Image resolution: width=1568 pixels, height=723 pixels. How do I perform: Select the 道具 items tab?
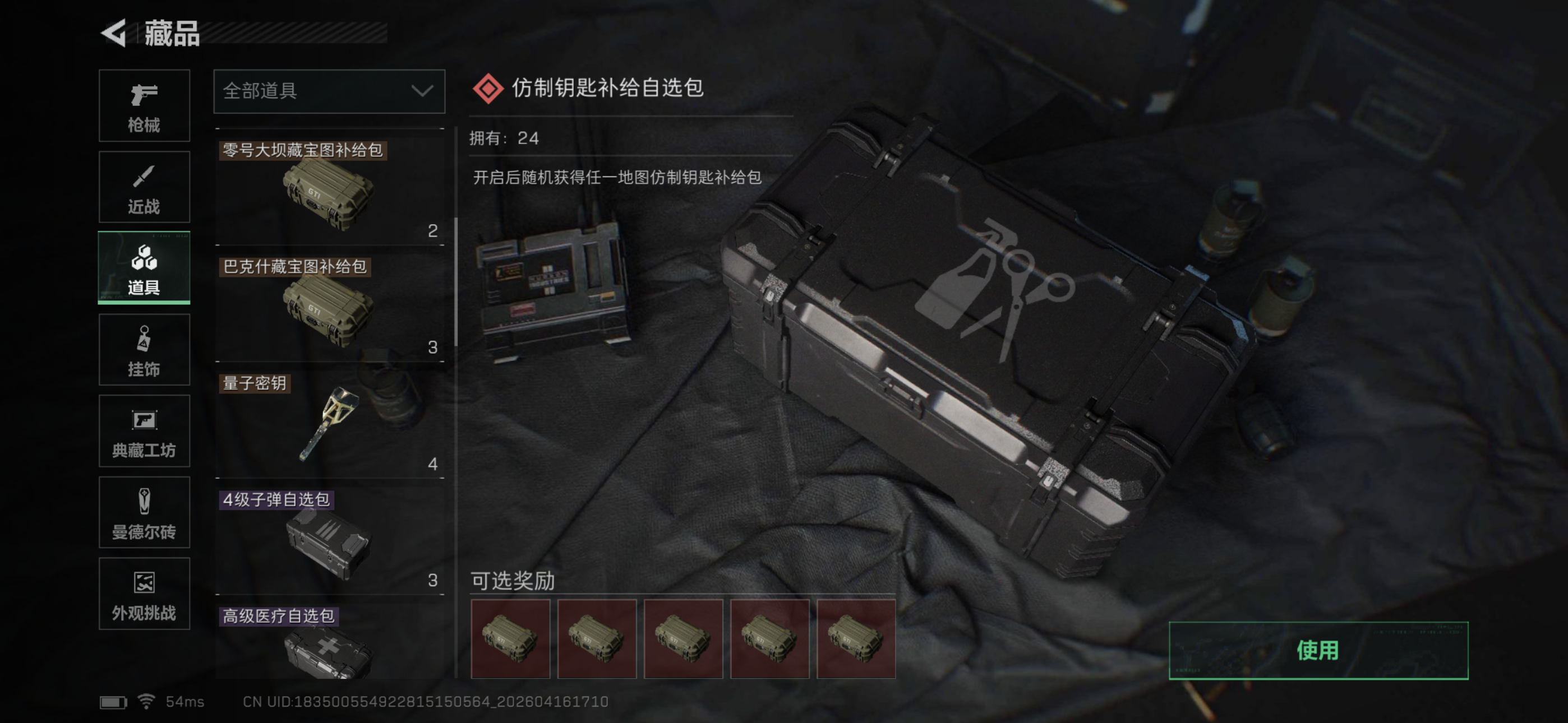click(144, 268)
